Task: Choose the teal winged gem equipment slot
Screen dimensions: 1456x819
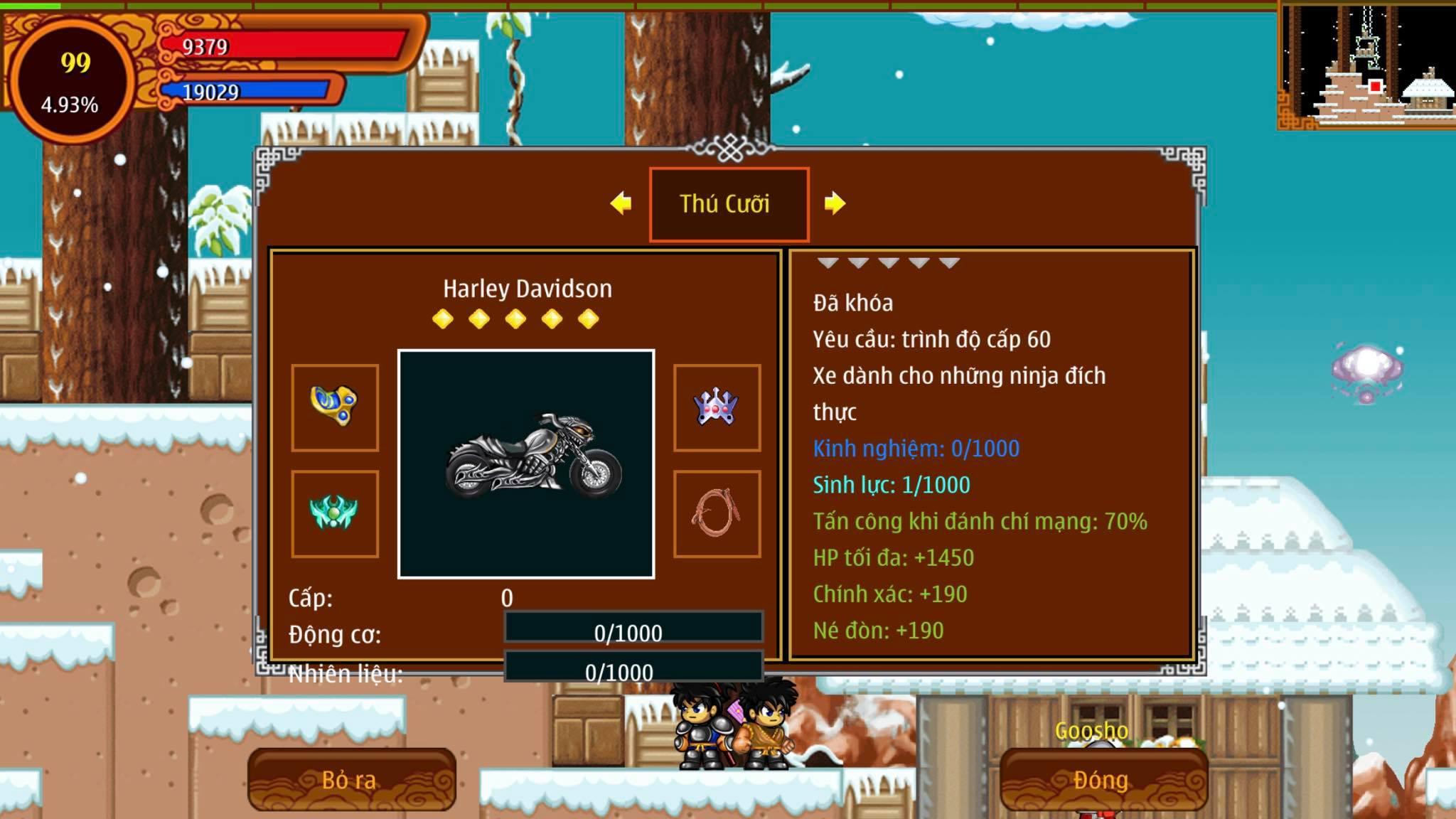Action: [334, 513]
